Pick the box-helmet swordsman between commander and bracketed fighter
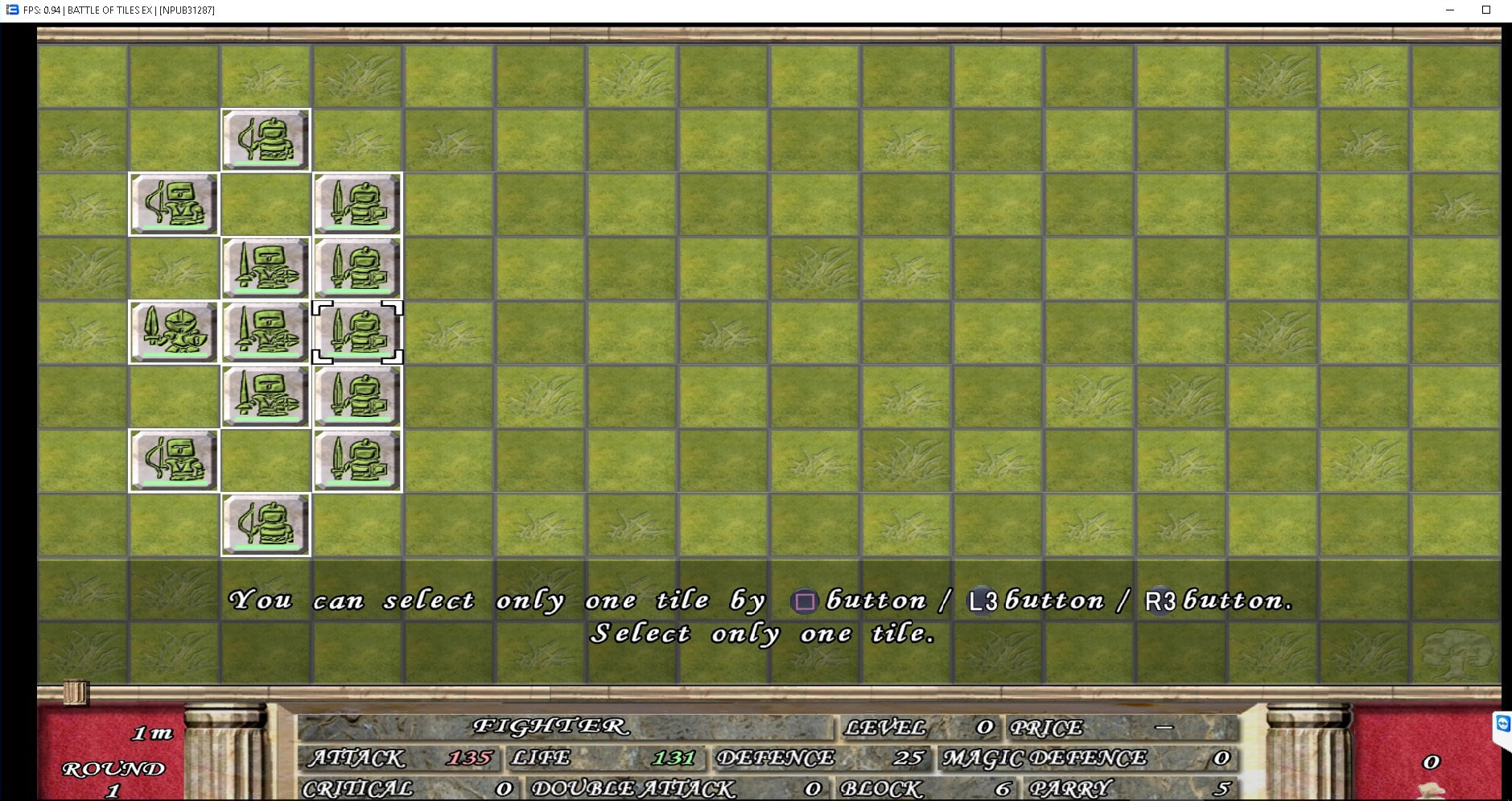Screen dimensions: 1512x801 (x=266, y=332)
